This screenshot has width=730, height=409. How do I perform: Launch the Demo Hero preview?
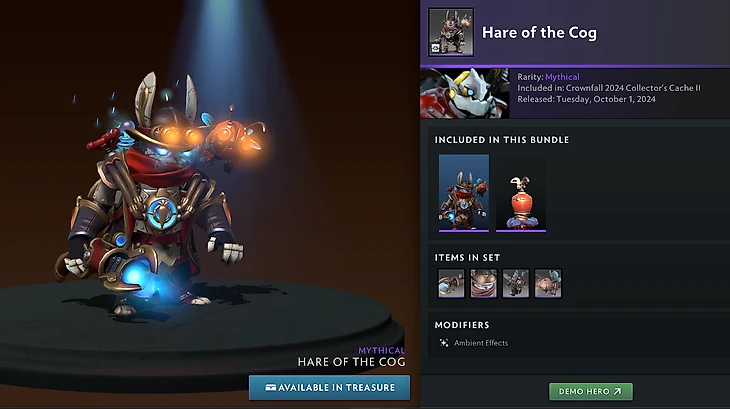click(x=590, y=391)
